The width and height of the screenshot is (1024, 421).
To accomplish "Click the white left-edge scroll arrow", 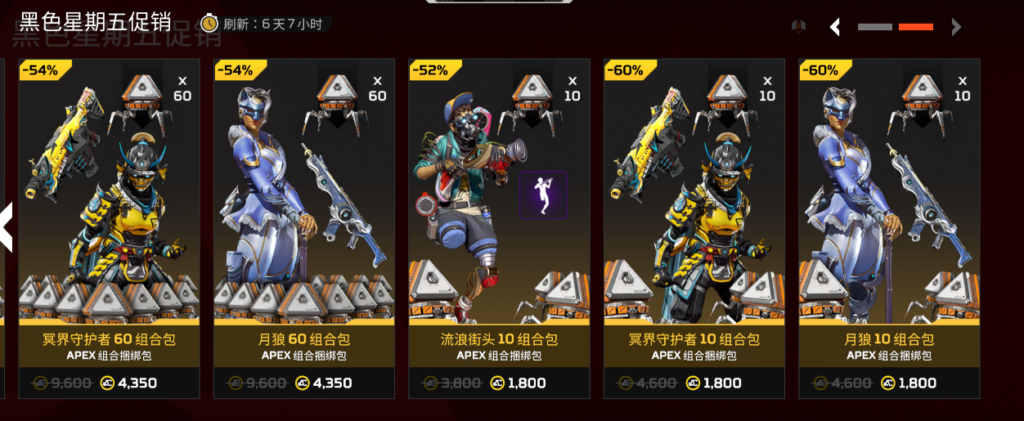I will pos(6,227).
